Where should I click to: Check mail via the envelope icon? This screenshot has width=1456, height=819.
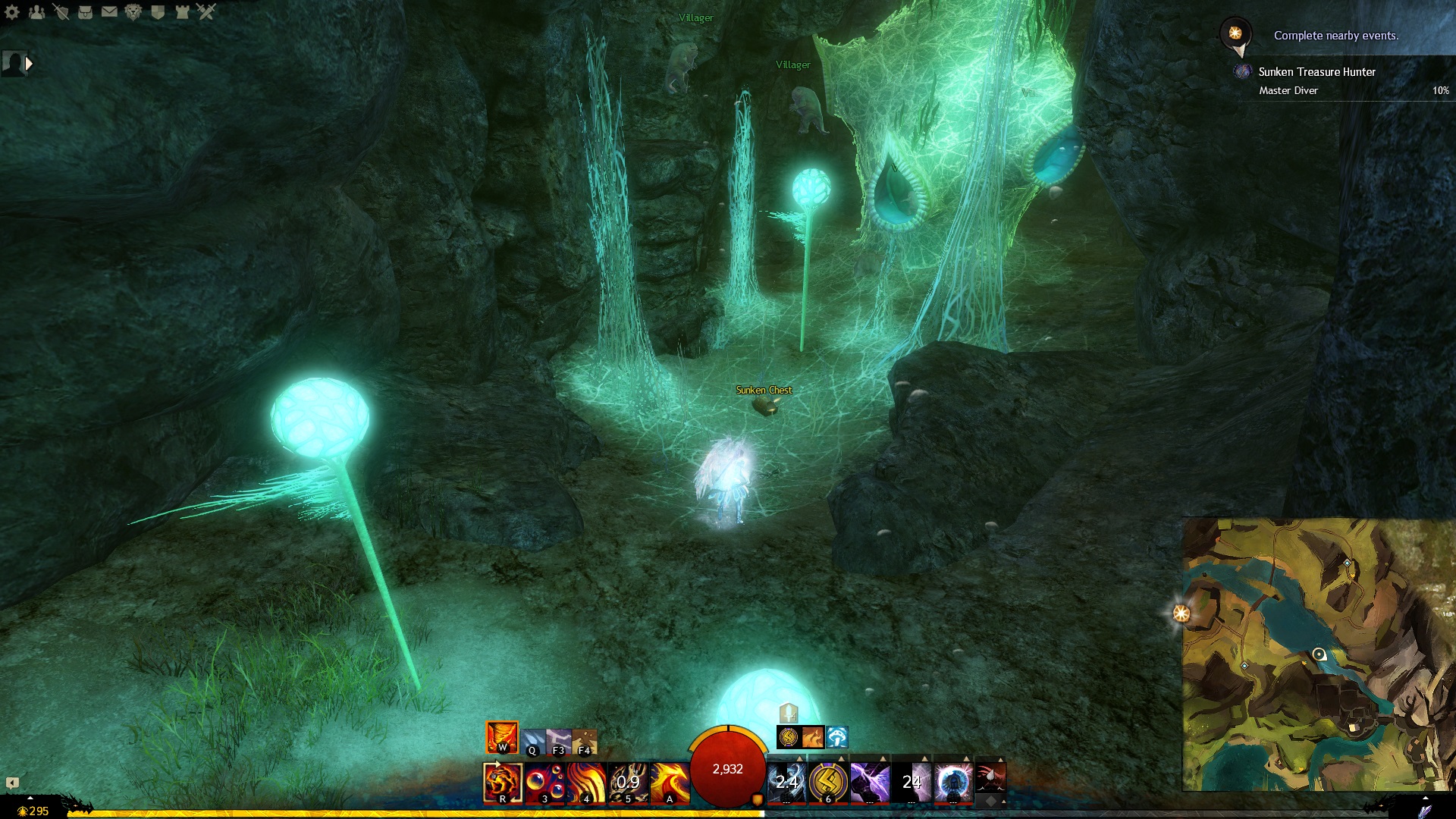[109, 12]
